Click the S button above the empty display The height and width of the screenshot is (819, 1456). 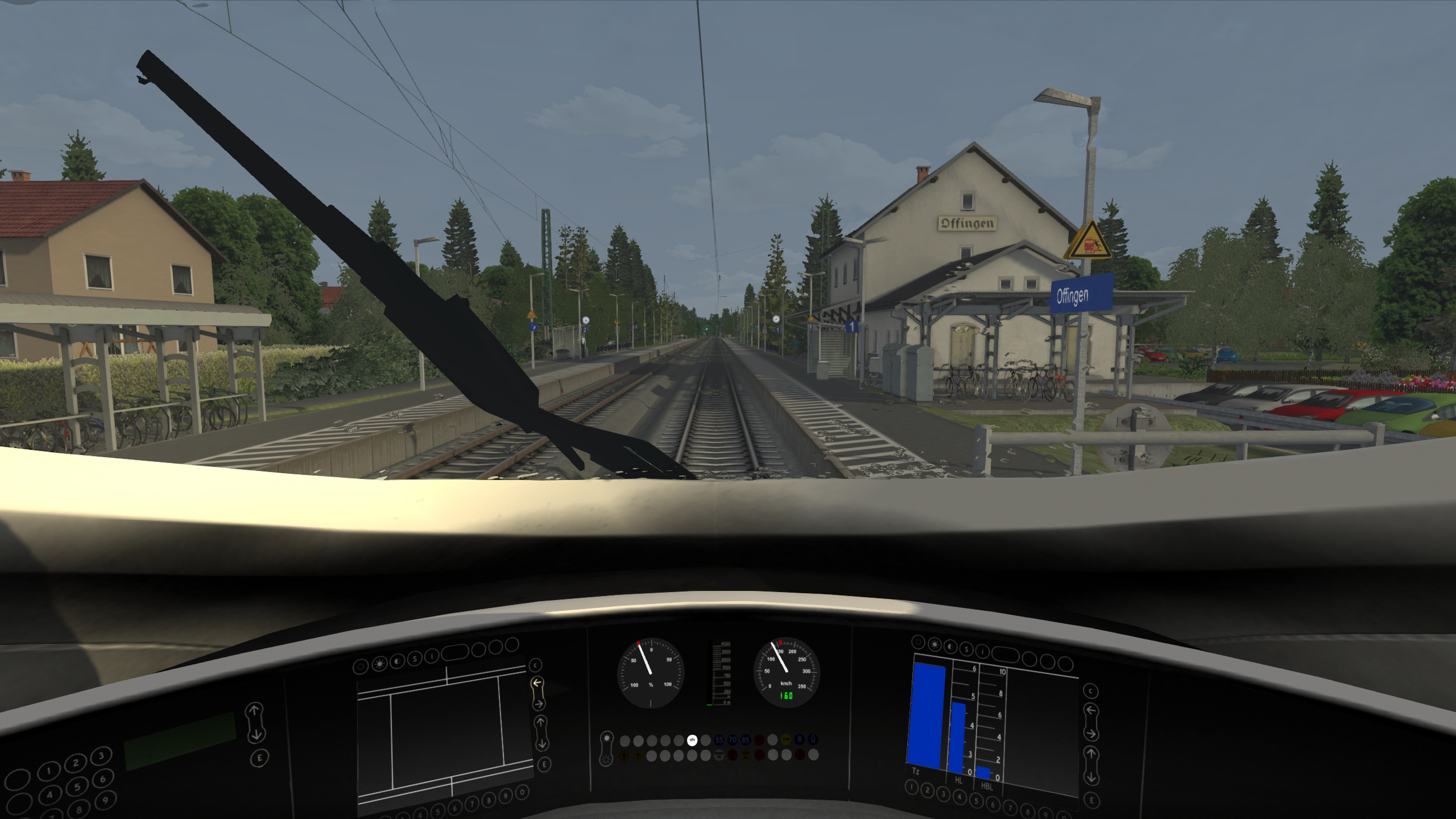coord(415,659)
